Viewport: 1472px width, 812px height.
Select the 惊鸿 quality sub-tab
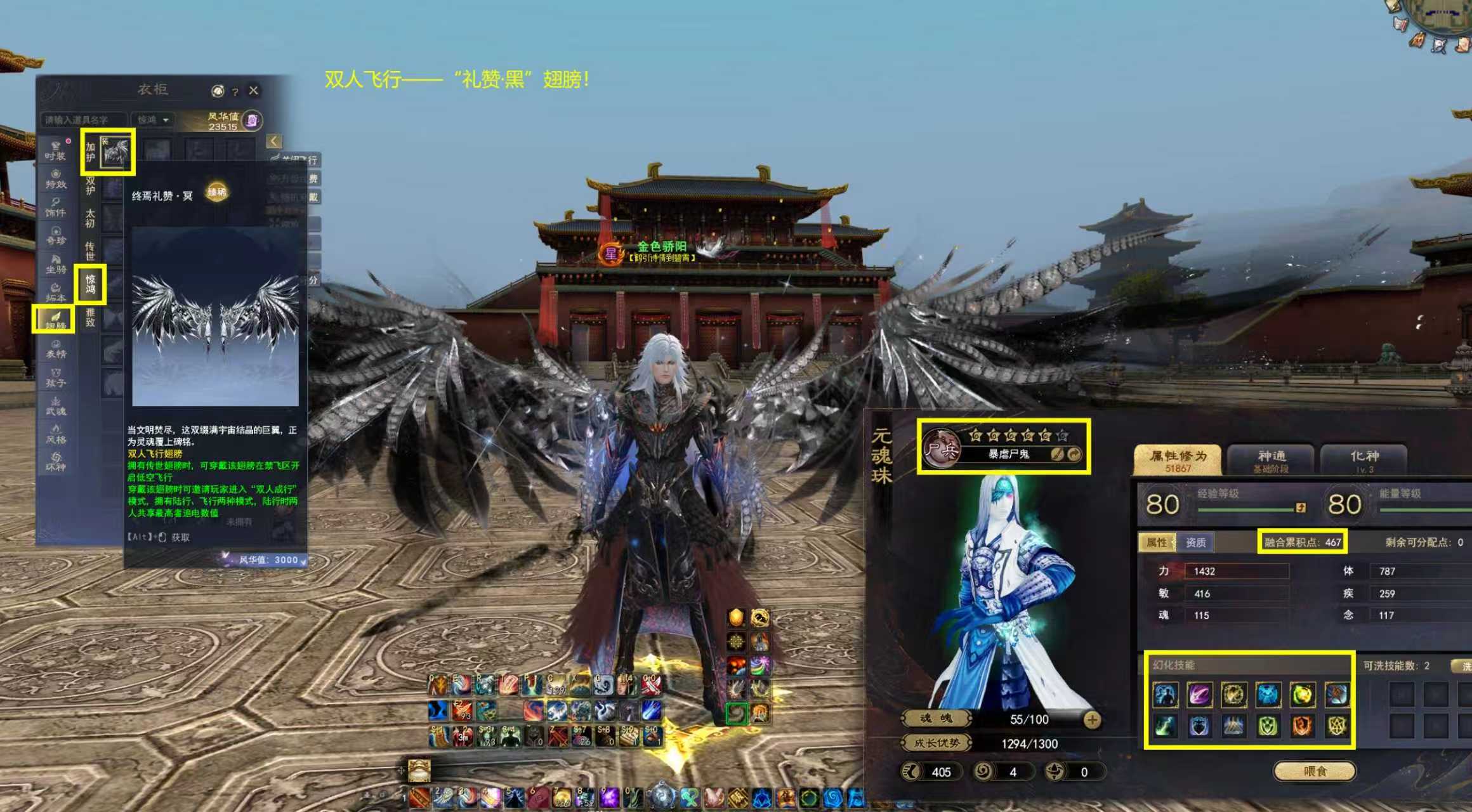coord(90,284)
